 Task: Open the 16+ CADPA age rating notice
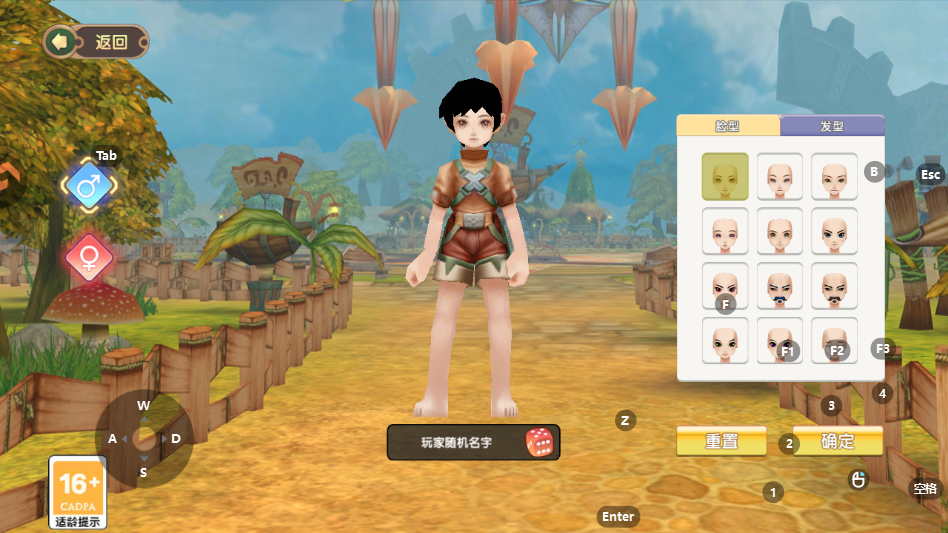[x=78, y=492]
